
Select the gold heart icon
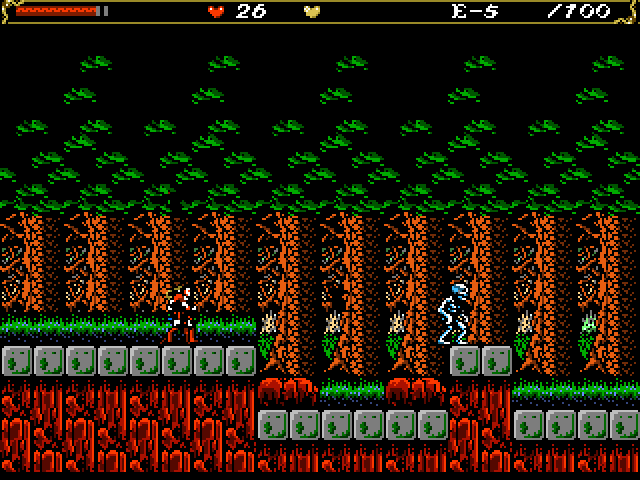312,12
